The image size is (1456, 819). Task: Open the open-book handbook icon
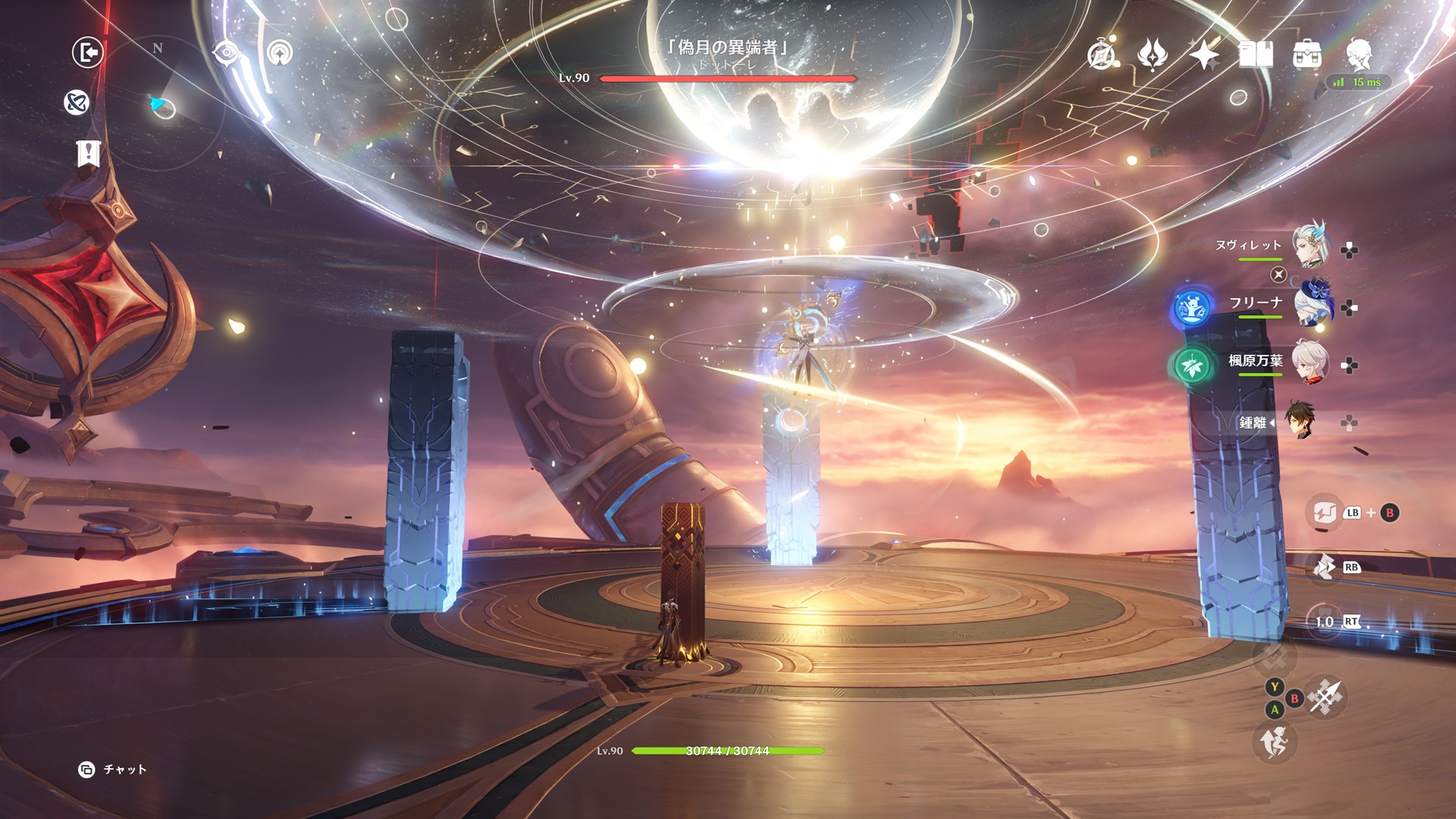[x=1255, y=55]
